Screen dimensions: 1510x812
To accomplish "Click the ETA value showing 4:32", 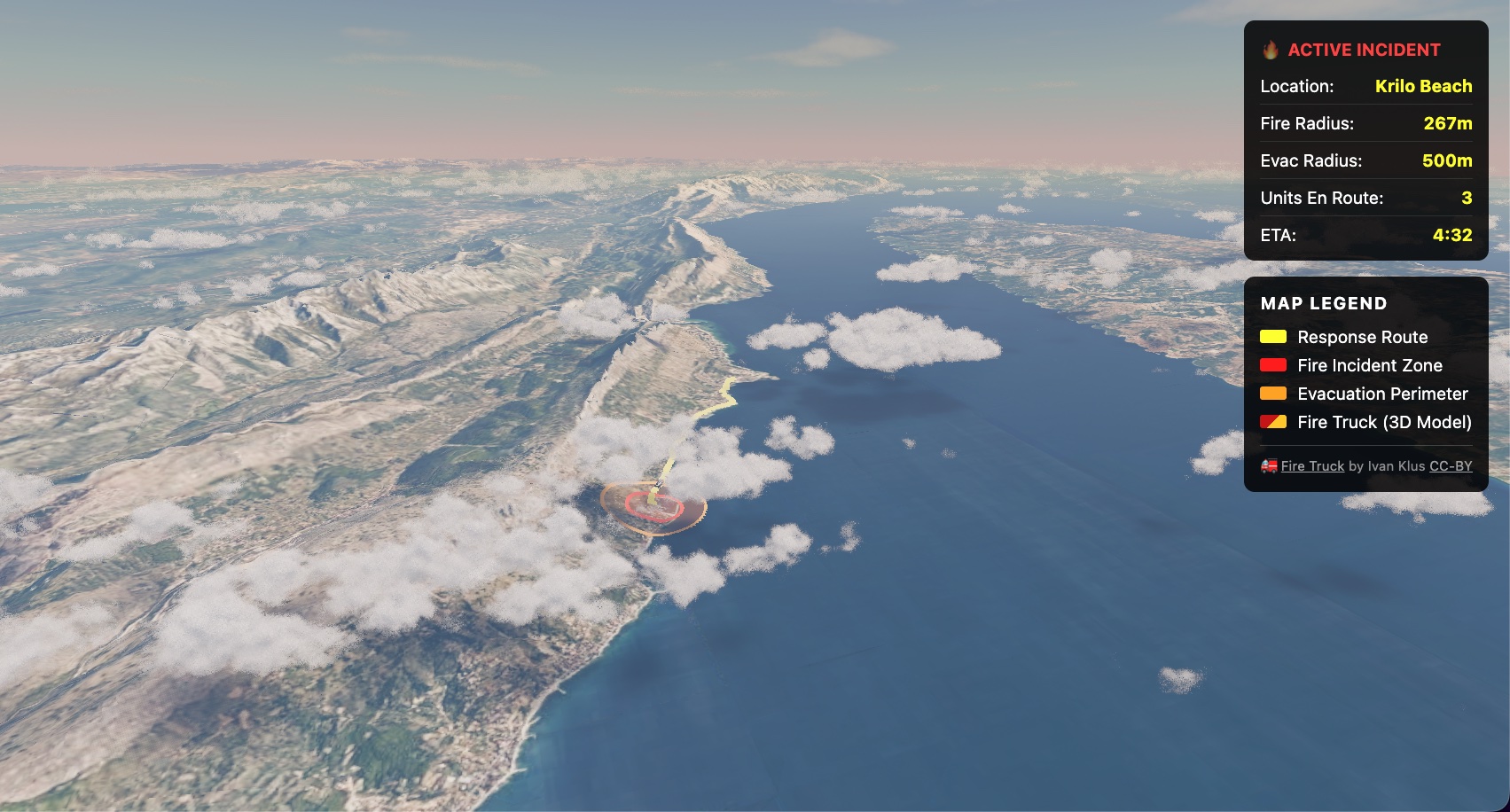I will pyautogui.click(x=1451, y=236).
